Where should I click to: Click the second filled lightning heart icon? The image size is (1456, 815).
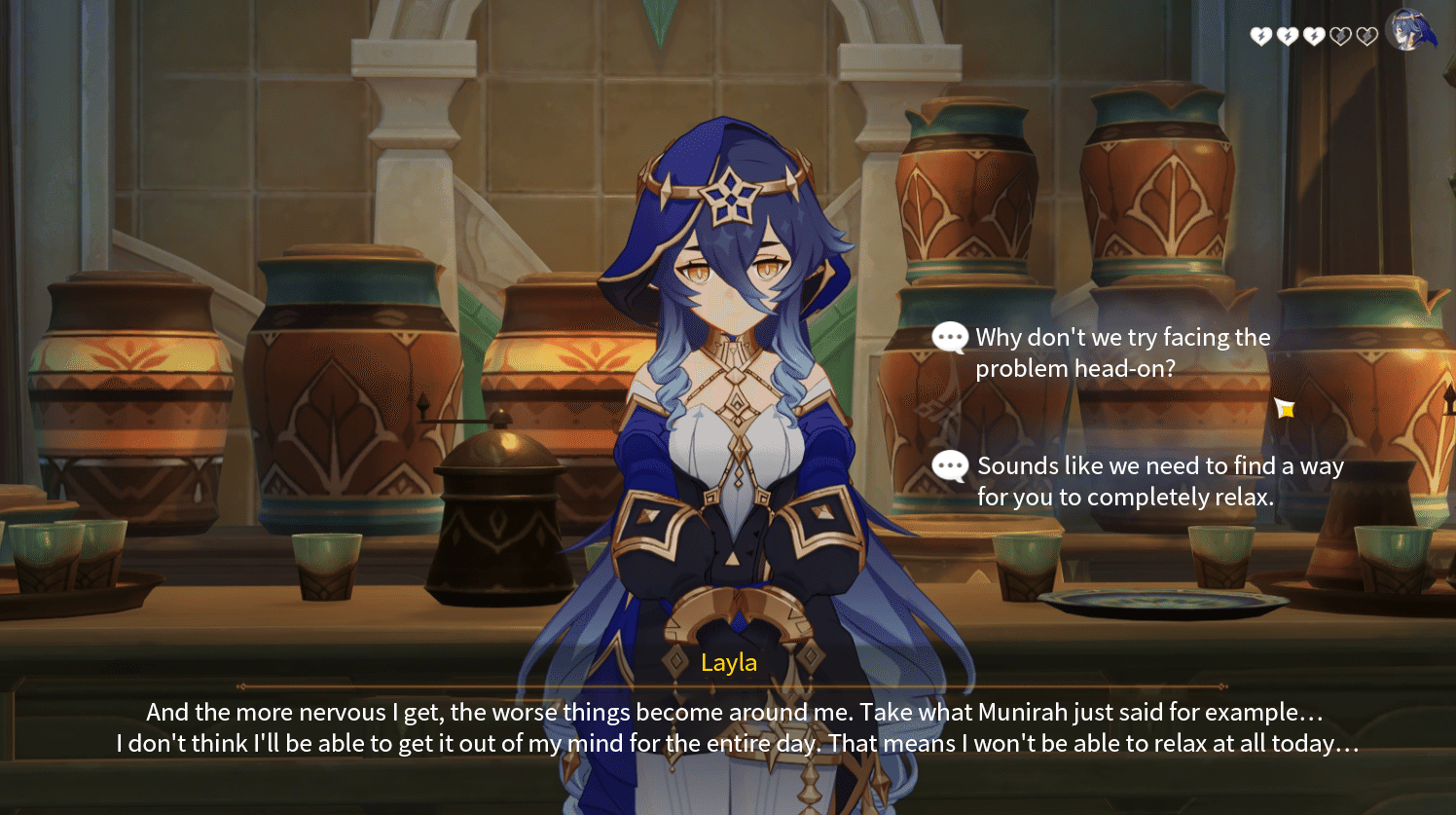(x=1287, y=36)
